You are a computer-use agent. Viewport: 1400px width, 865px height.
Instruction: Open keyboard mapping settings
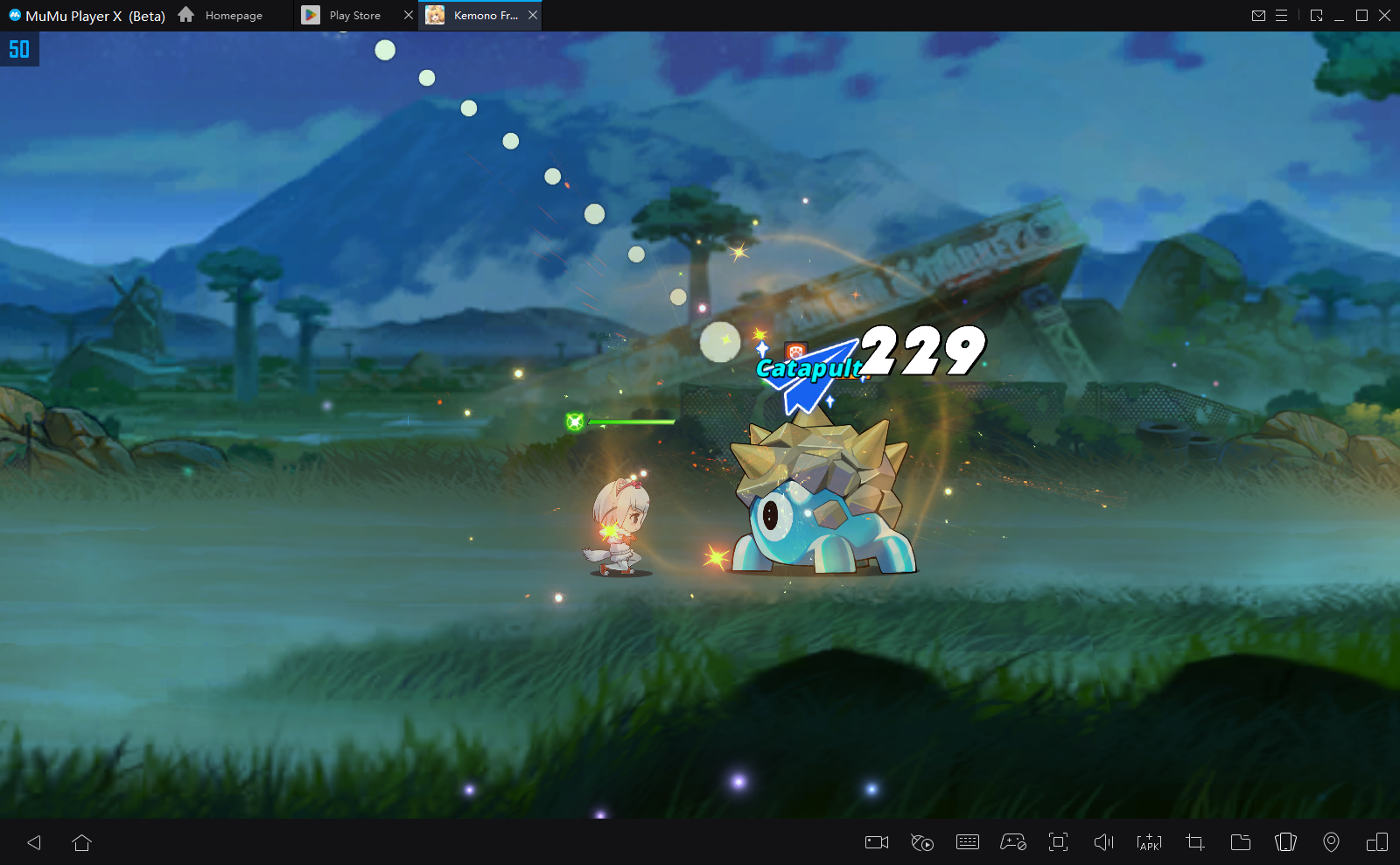(x=968, y=842)
